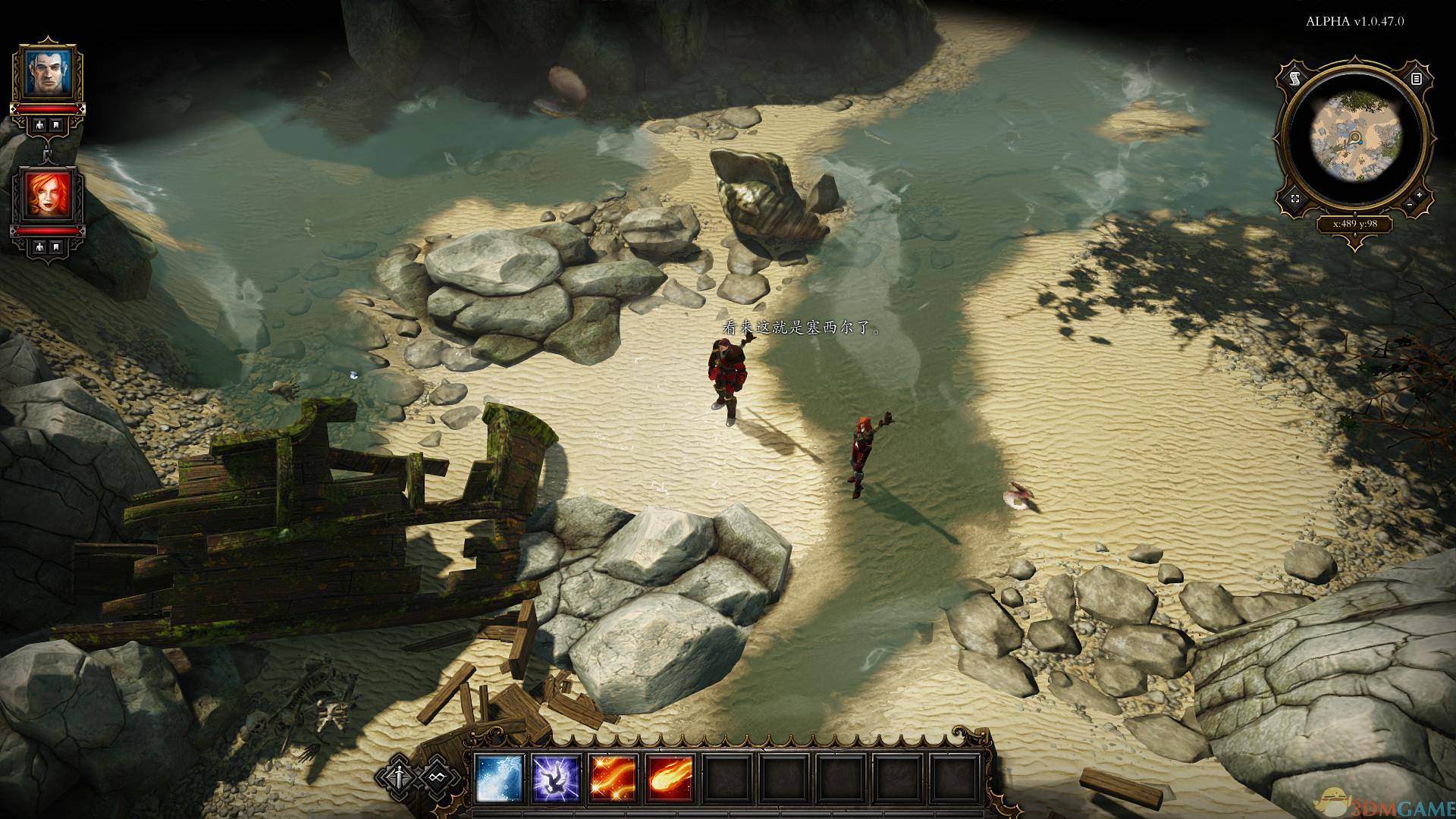Open the list menu icon by the minimap
Viewport: 1456px width, 819px height.
(x=1416, y=78)
